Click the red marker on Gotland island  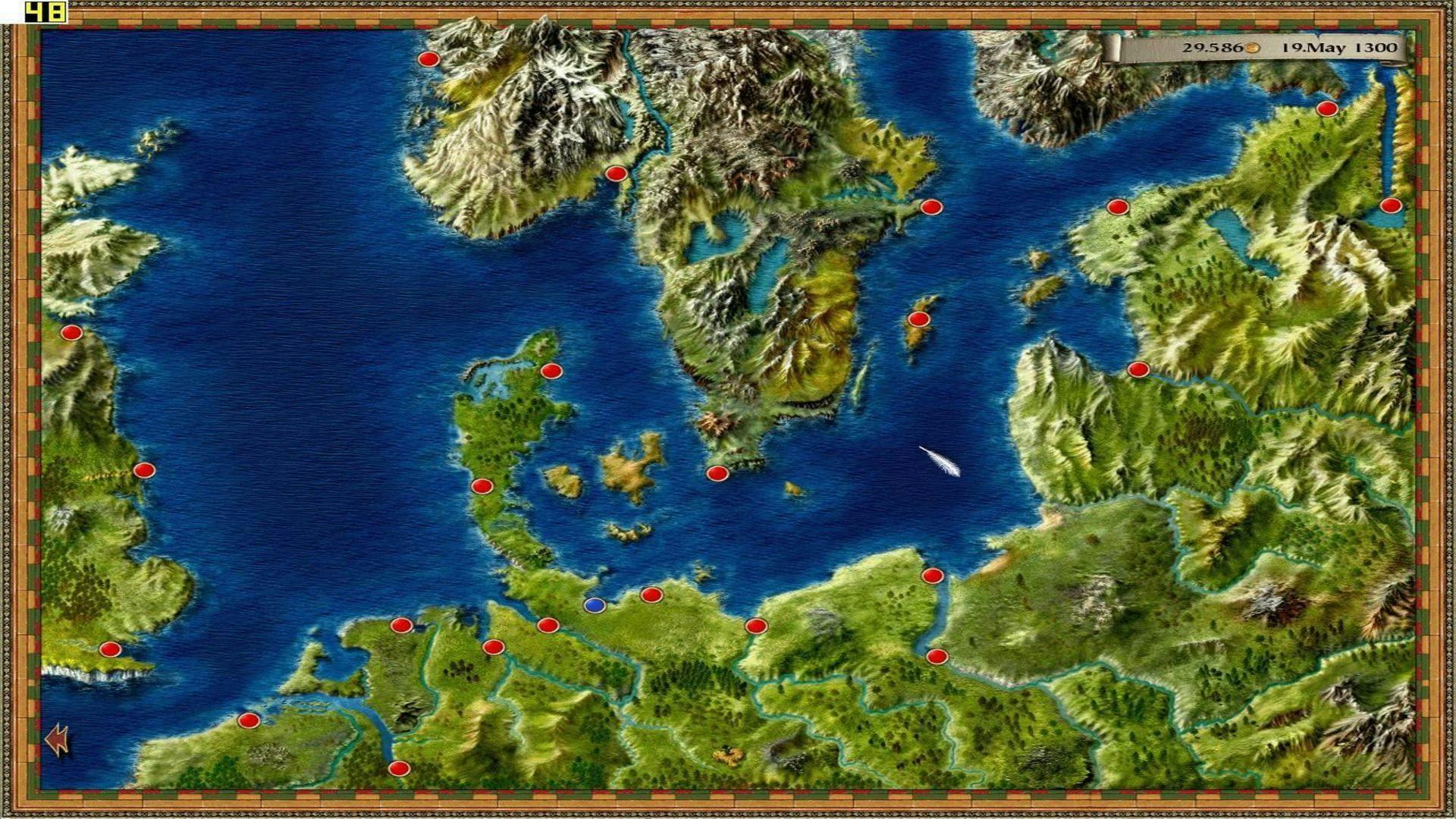point(920,318)
